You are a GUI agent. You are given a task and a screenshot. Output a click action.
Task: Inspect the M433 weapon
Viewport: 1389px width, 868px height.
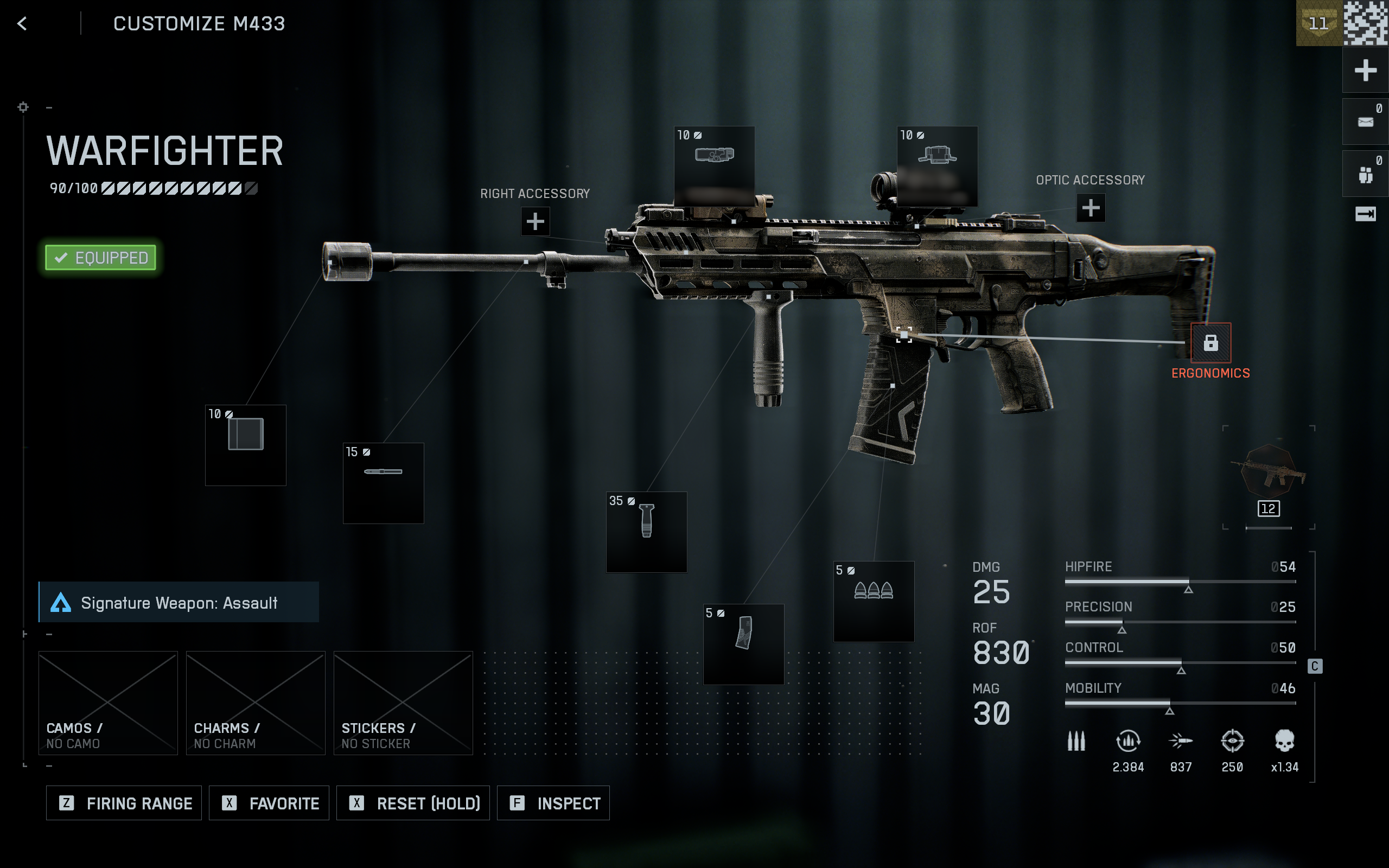coord(553,802)
